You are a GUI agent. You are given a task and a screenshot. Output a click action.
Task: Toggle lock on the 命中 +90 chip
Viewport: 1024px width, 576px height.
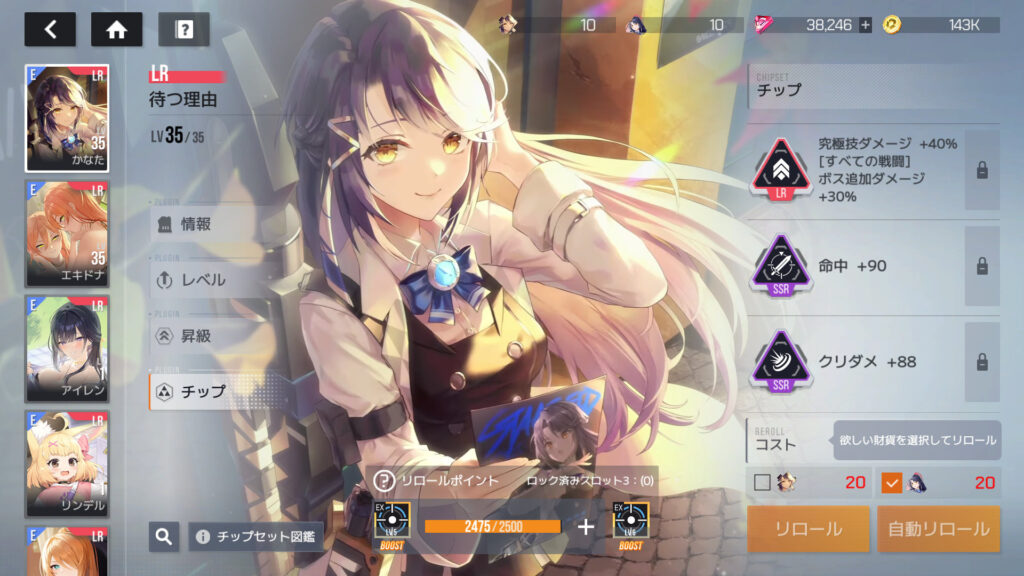(x=982, y=266)
